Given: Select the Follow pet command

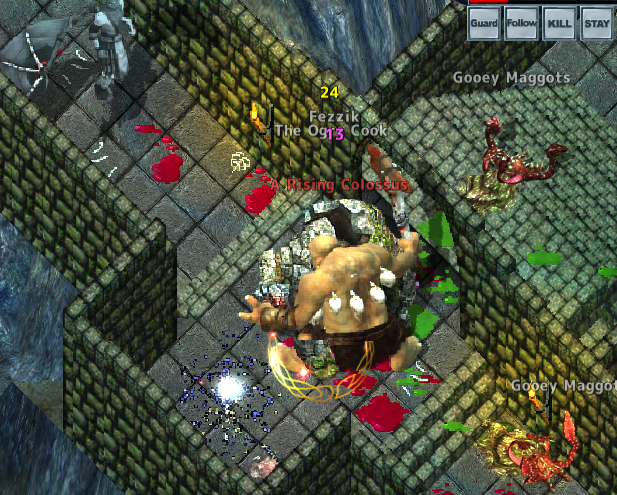Looking at the screenshot, I should click(x=522, y=23).
